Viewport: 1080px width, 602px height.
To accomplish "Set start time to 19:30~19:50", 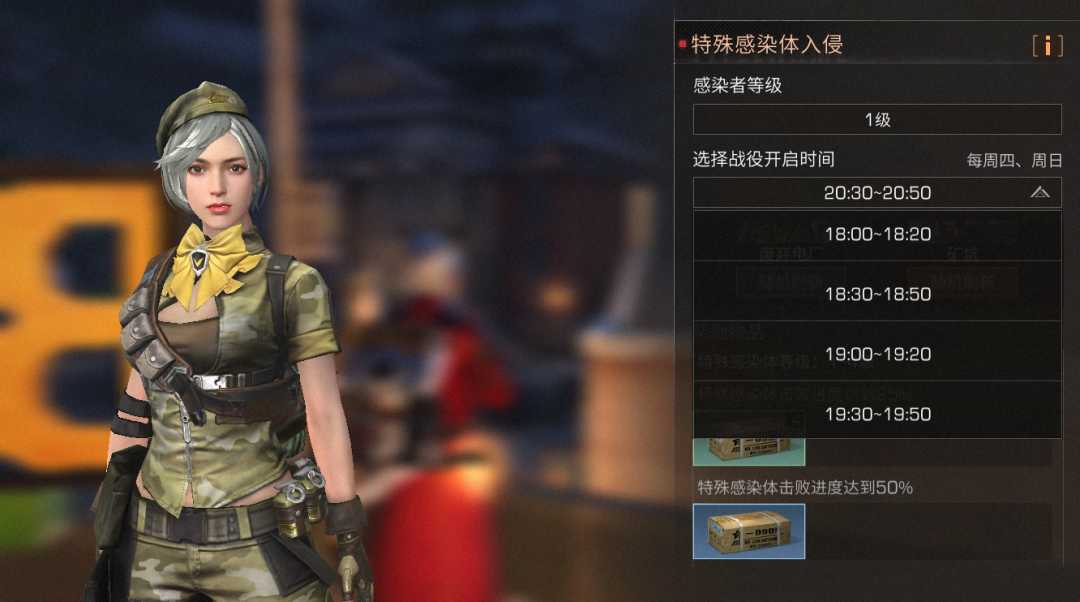I will (x=877, y=413).
